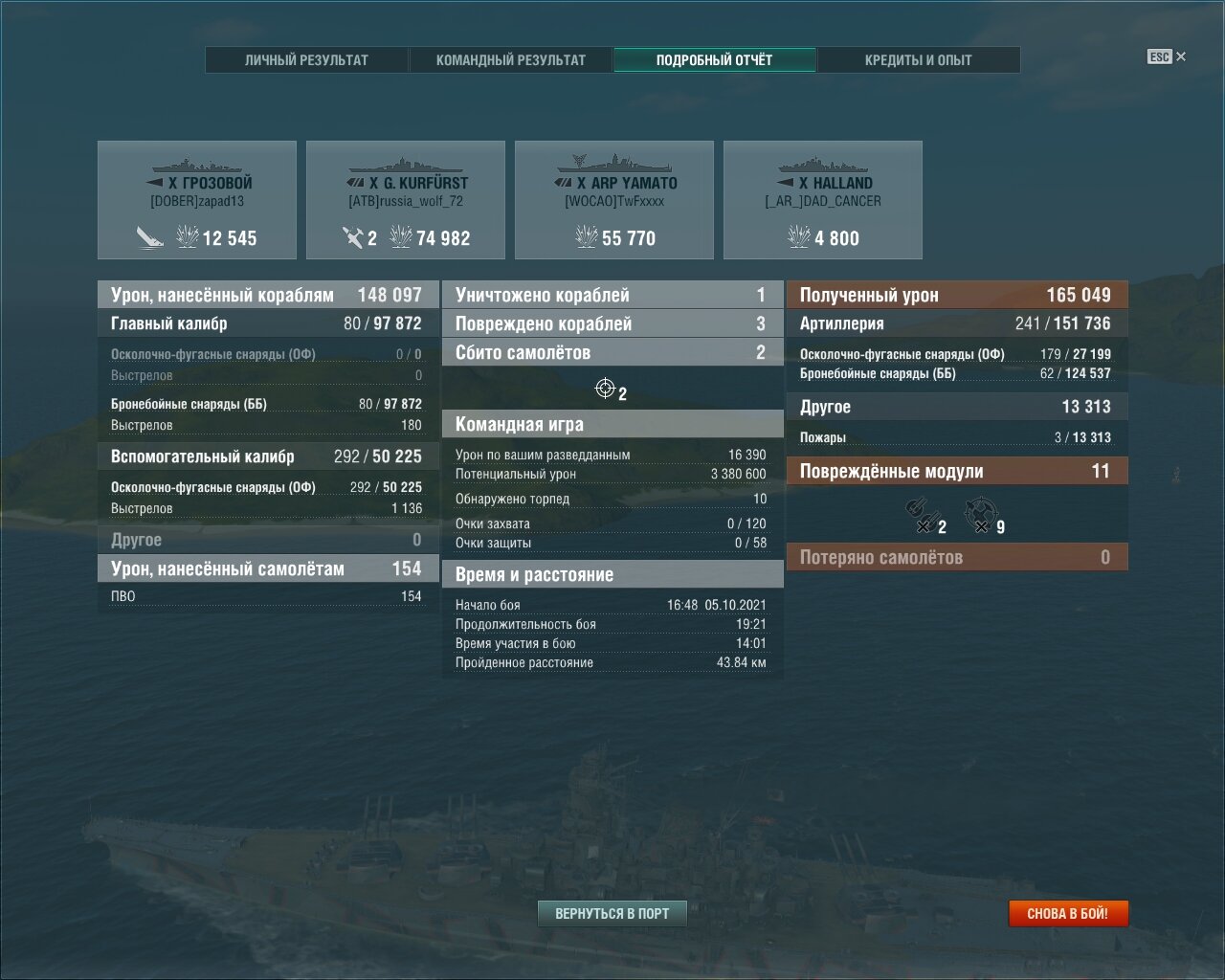Select the Подробный отчёт tab
This screenshot has height=980, width=1225.
coord(714,59)
